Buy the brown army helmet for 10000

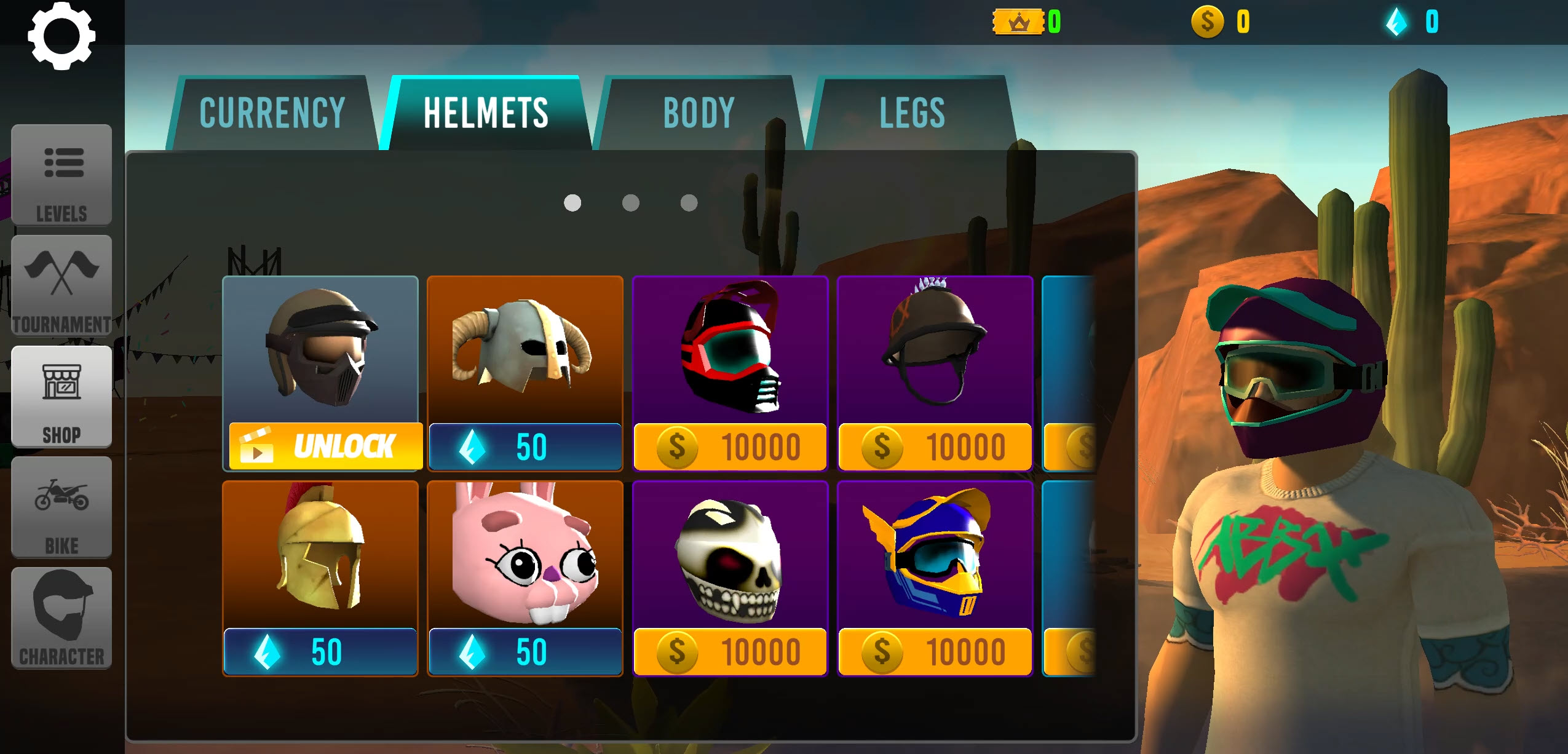[x=935, y=446]
